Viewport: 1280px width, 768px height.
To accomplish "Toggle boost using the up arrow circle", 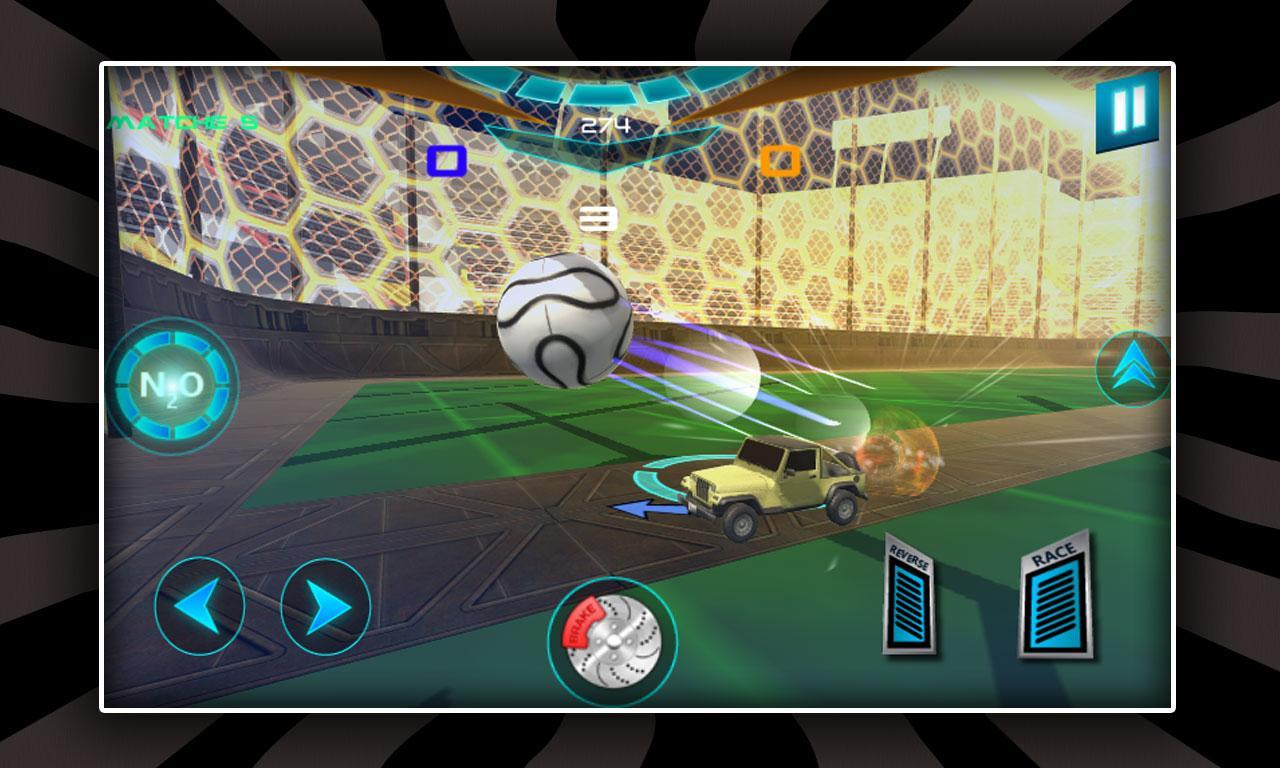I will [x=1131, y=367].
